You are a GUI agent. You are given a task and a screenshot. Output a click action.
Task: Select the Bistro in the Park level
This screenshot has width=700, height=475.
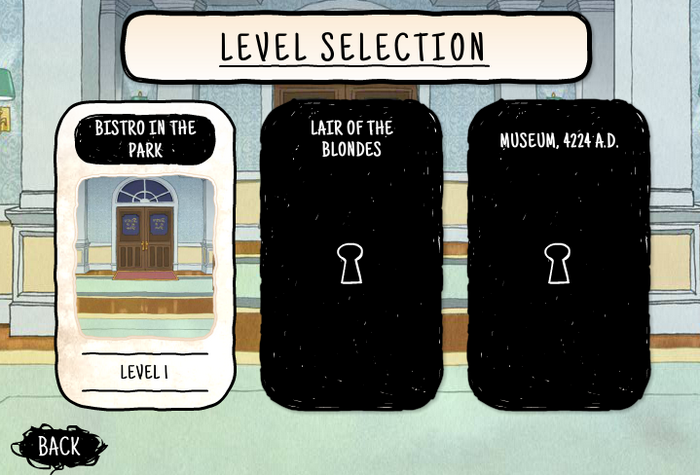[x=145, y=255]
